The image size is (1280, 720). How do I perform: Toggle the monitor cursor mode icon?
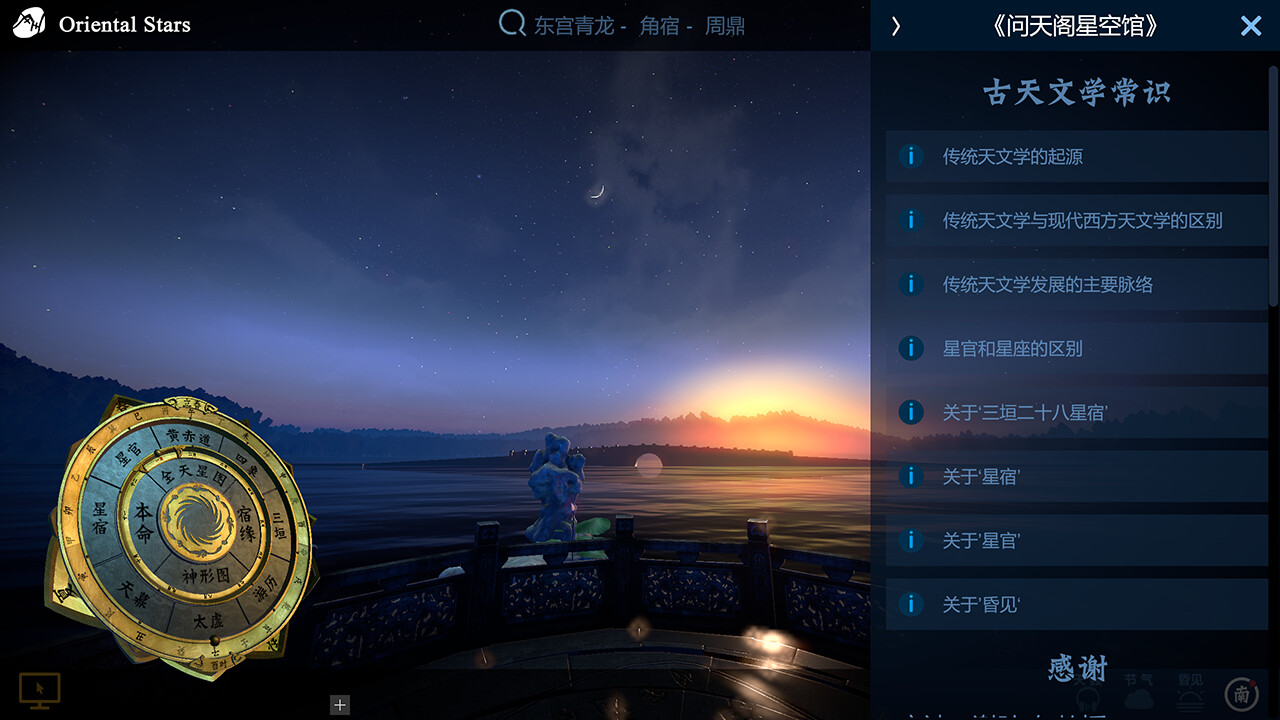coord(41,690)
